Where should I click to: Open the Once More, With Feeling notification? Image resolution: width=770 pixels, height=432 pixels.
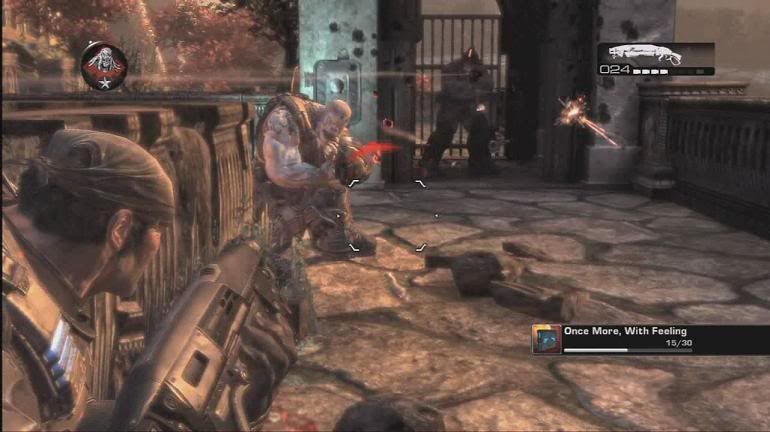(x=650, y=338)
